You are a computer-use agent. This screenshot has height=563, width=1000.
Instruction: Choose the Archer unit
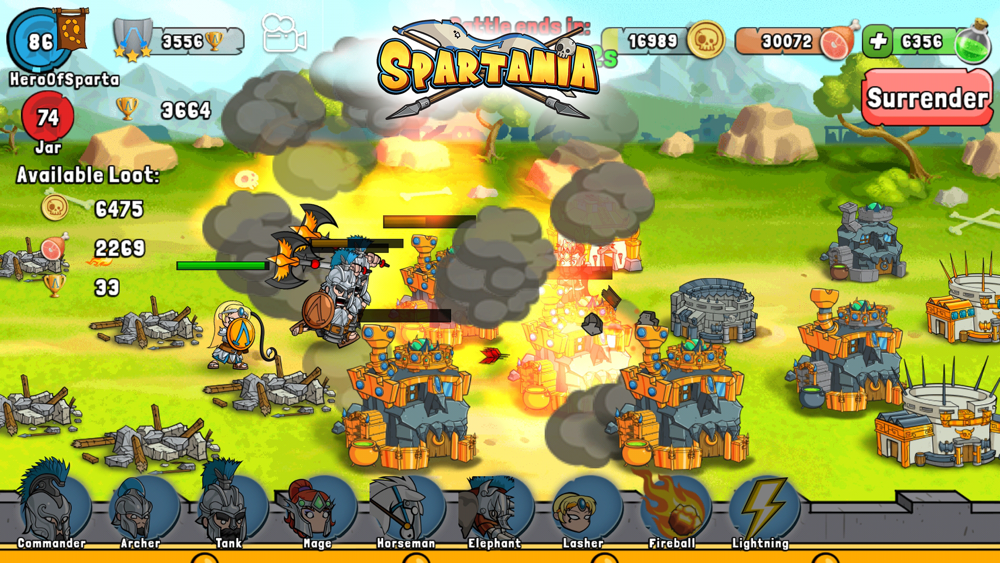click(142, 507)
